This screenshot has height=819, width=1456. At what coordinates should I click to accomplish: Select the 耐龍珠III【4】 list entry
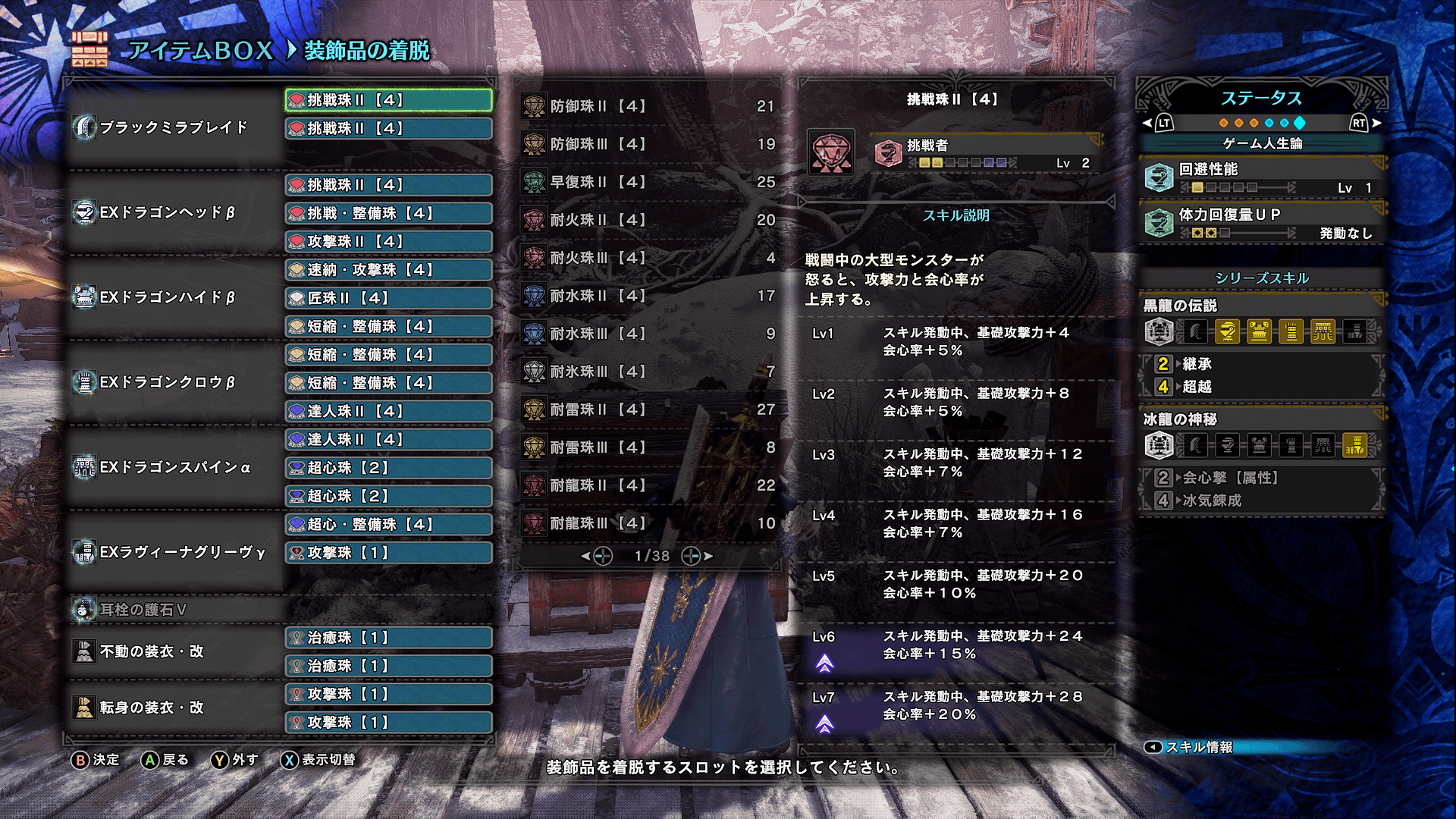click(x=648, y=523)
